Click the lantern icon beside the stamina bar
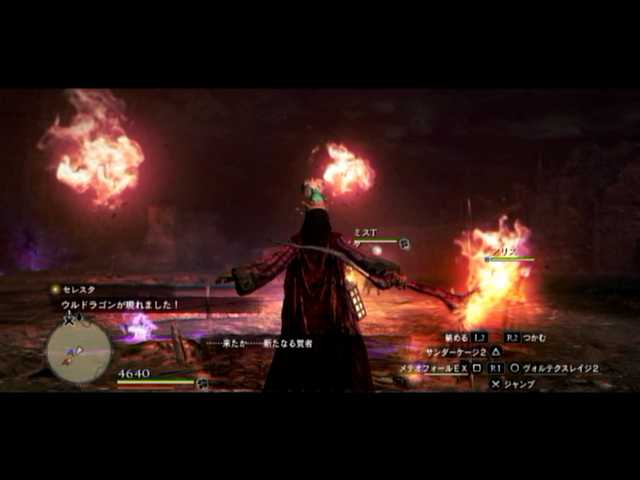640x480 pixels. tap(203, 382)
